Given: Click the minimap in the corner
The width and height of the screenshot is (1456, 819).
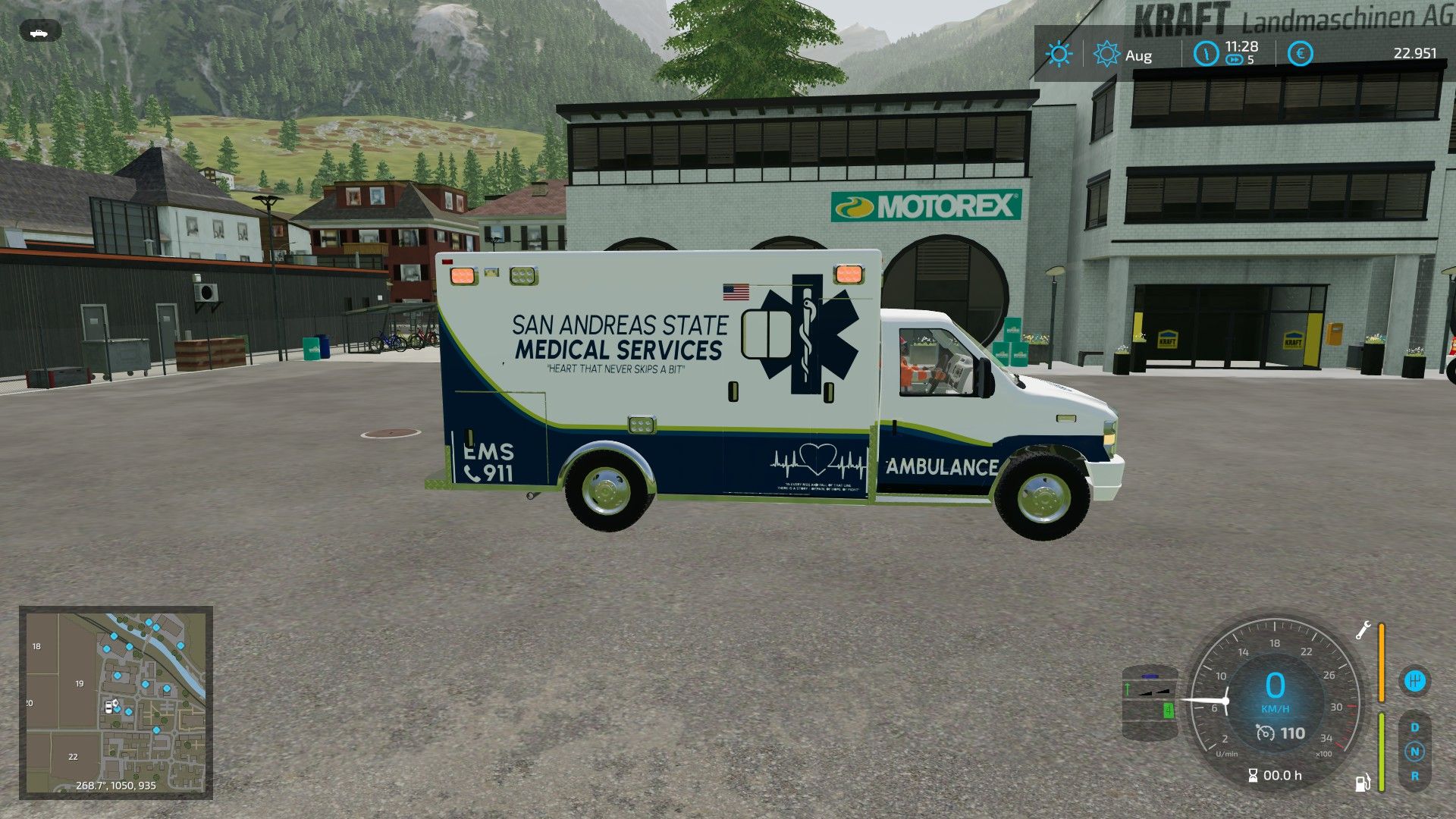Looking at the screenshot, I should [116, 702].
